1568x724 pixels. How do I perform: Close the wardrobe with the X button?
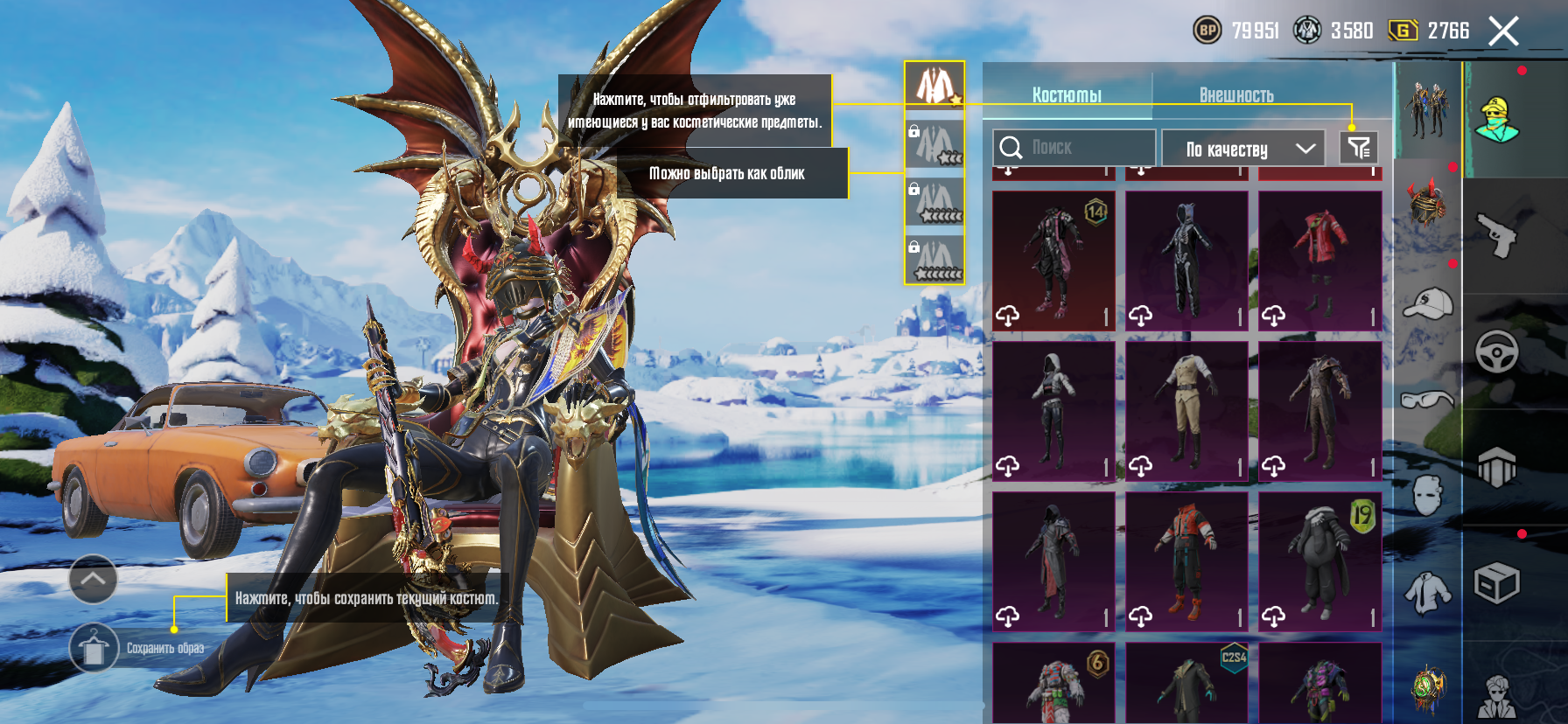(x=1503, y=32)
